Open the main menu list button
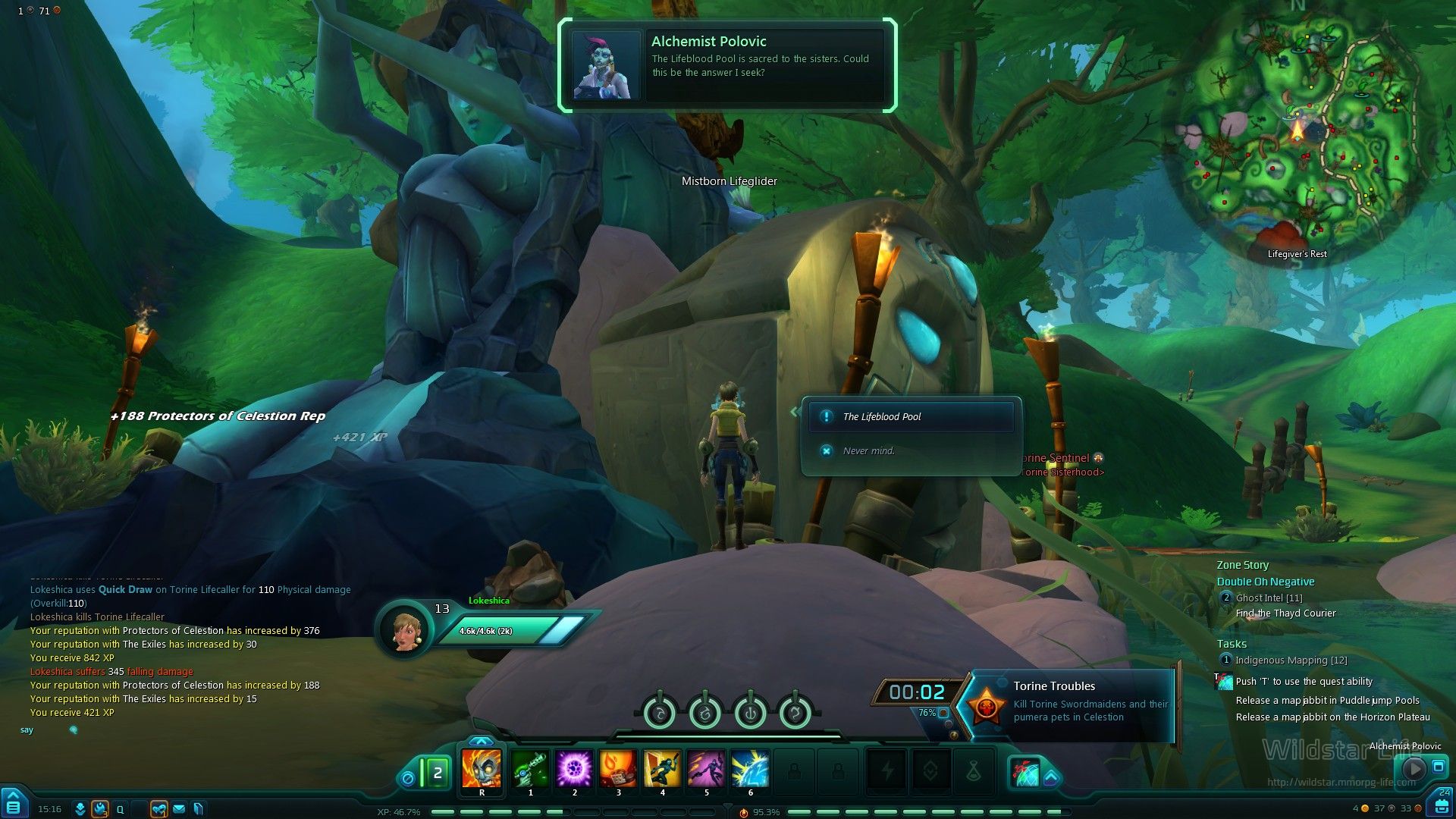This screenshot has height=819, width=1456. coord(14,804)
